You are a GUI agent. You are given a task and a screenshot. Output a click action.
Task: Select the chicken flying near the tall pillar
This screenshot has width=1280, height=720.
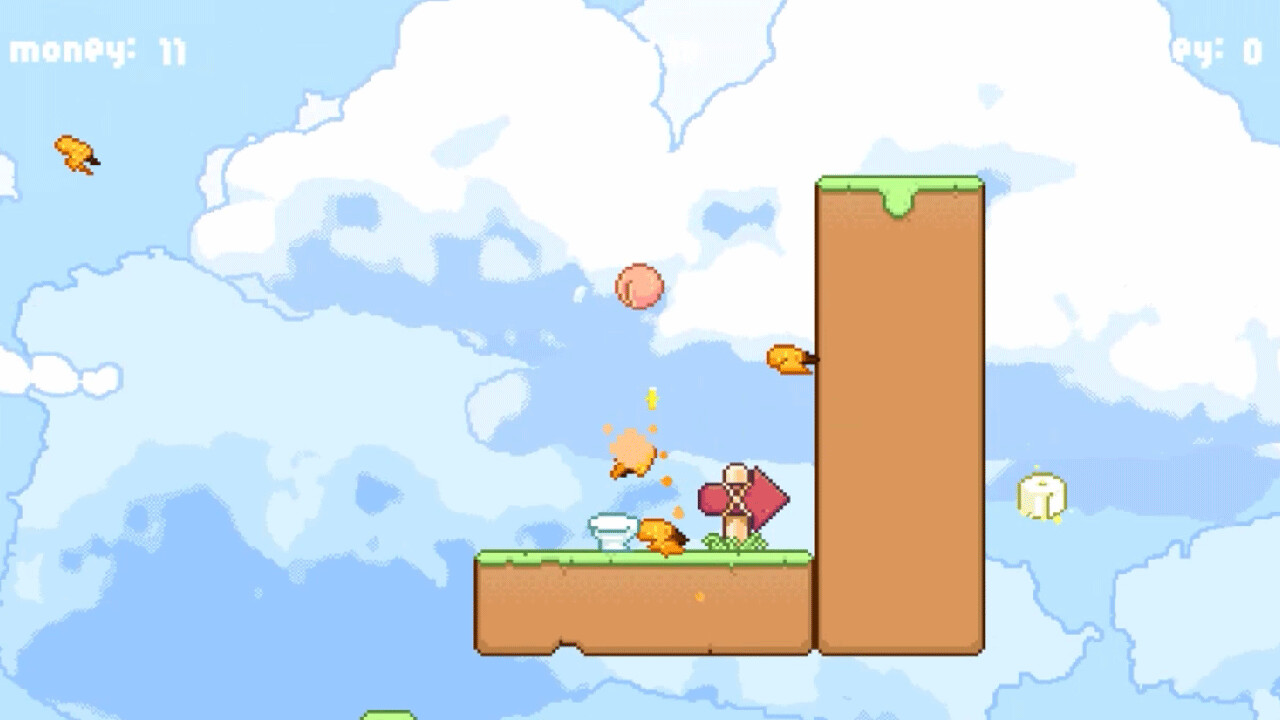pyautogui.click(x=788, y=356)
